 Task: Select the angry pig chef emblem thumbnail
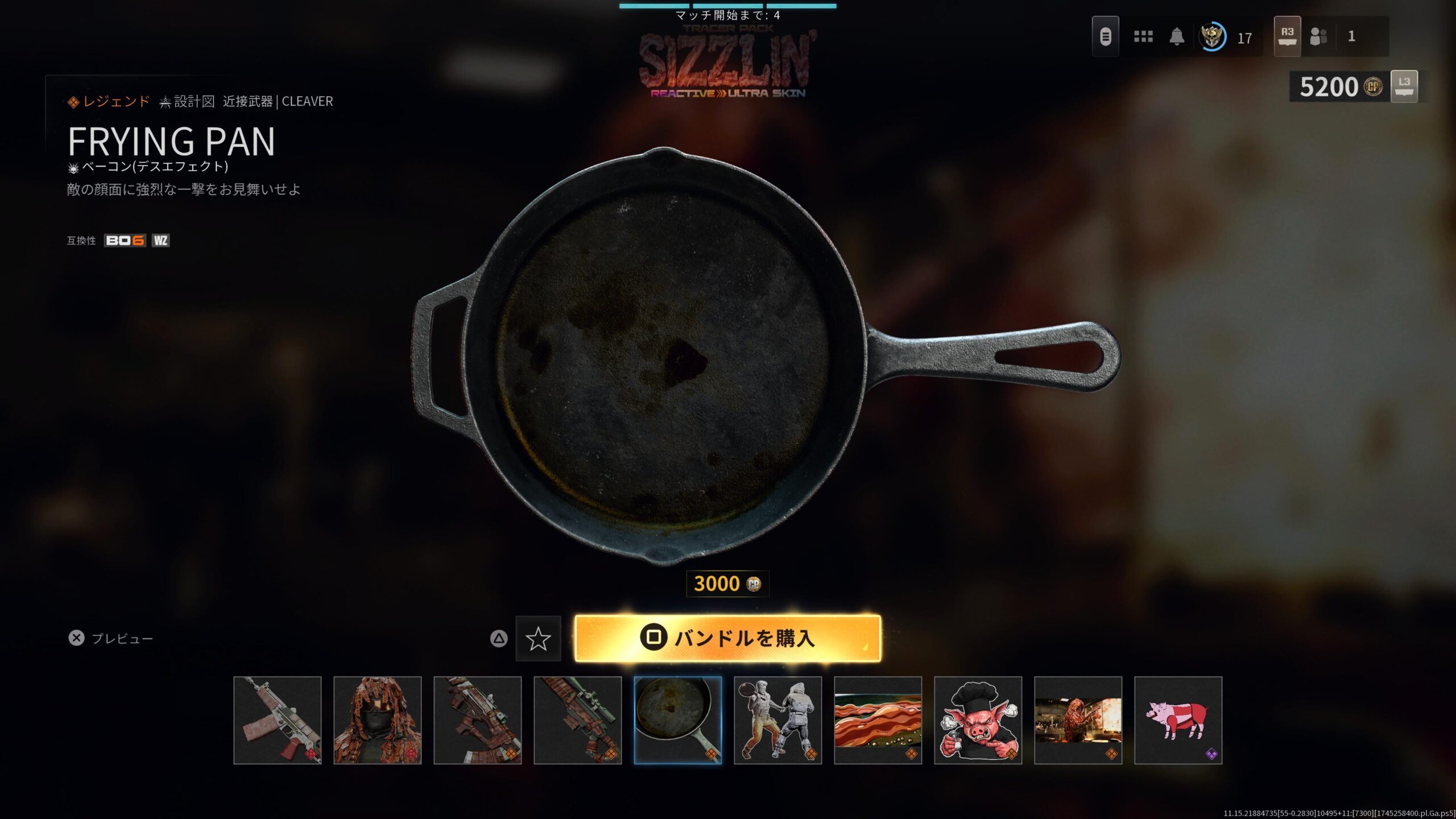click(978, 720)
